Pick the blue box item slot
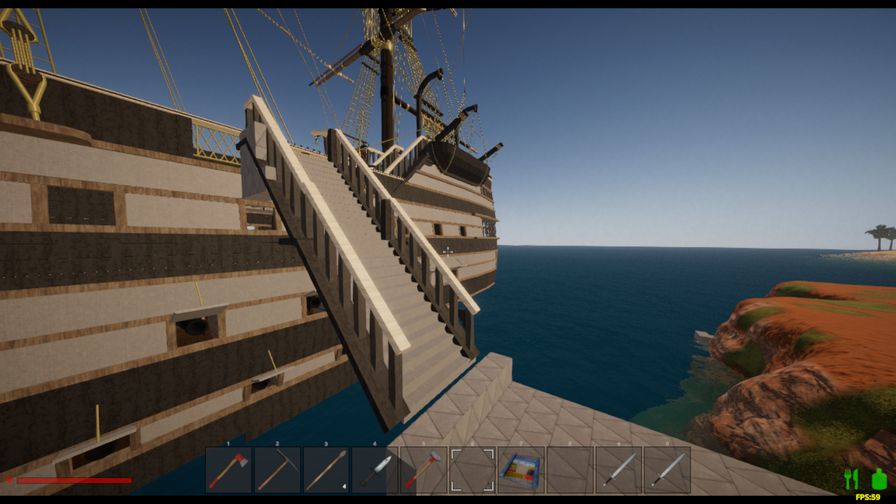896x504 pixels. [x=521, y=469]
